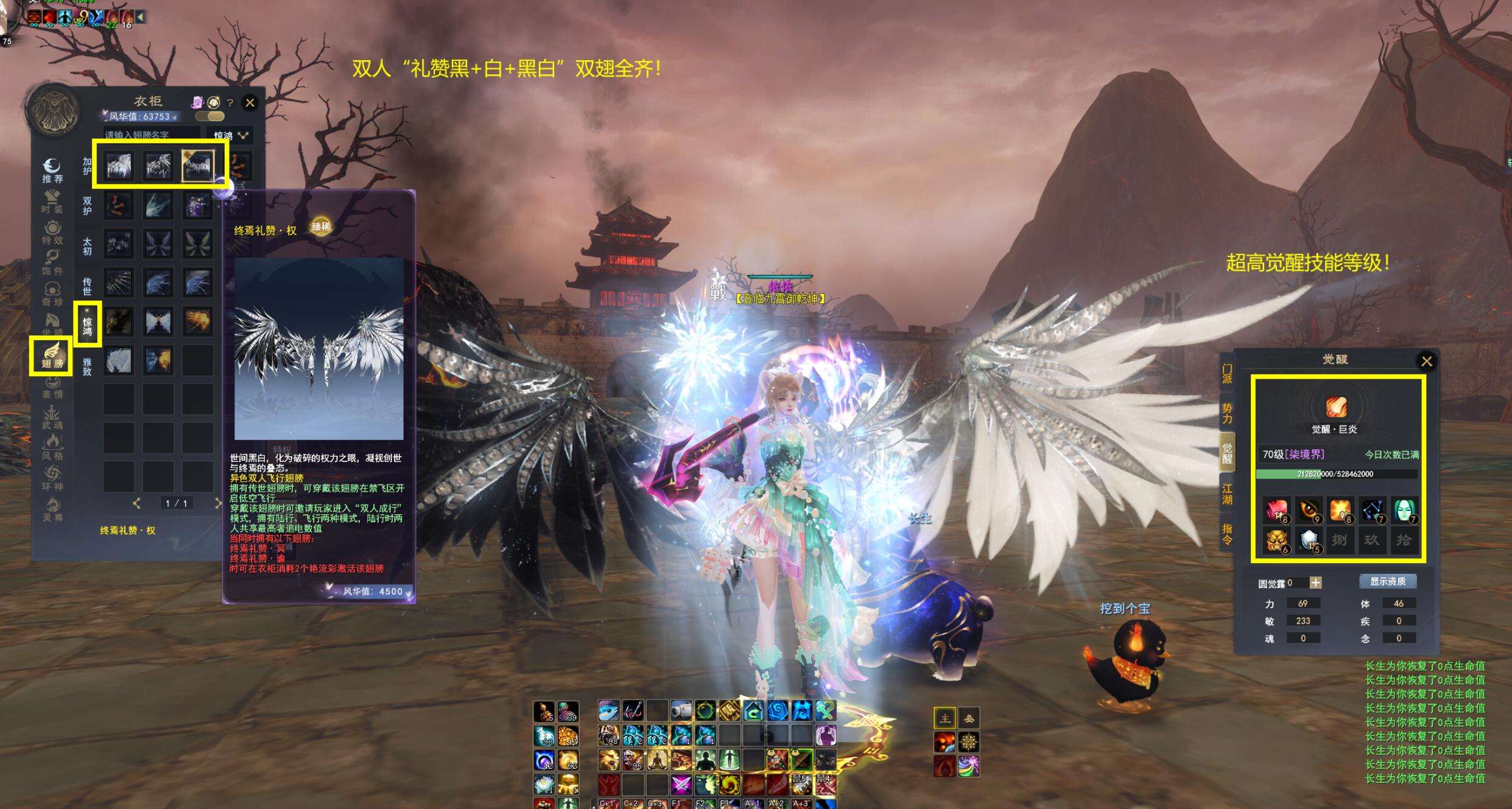Image resolution: width=1512 pixels, height=809 pixels.
Task: Choose the 武魂 category in wardrobe
Action: [52, 417]
